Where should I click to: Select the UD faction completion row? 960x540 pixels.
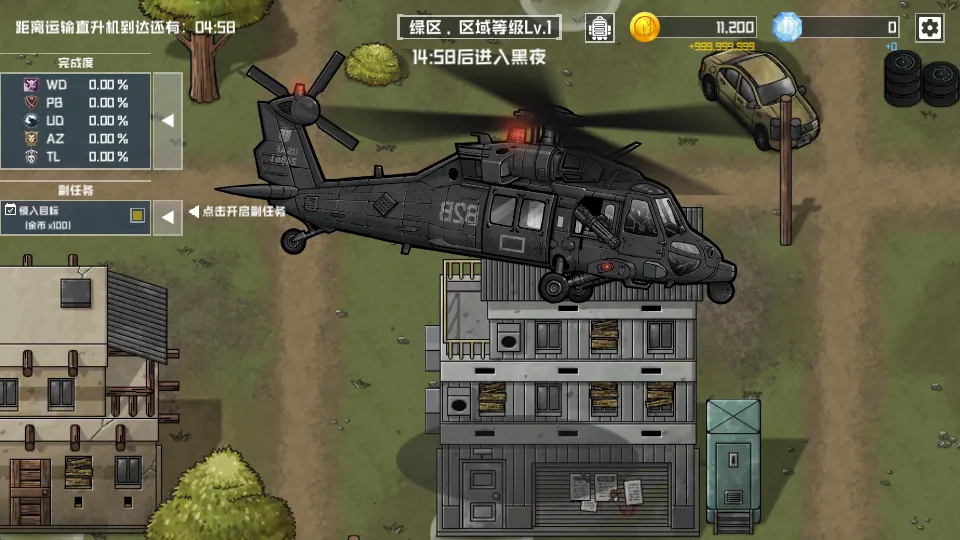click(x=76, y=121)
